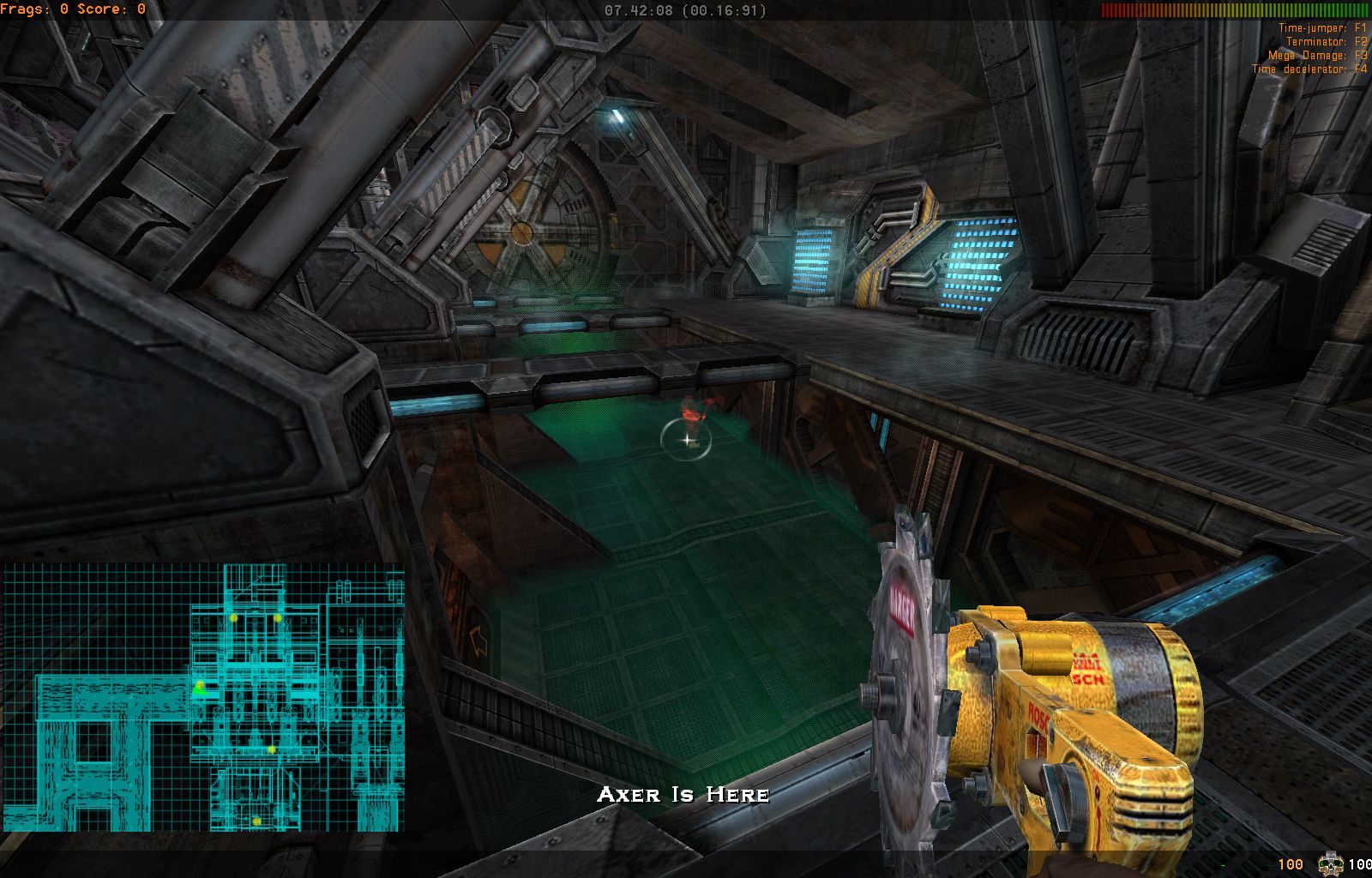This screenshot has height=878, width=1372.
Task: Activate the Terminator power-up entry
Action: click(x=1326, y=42)
